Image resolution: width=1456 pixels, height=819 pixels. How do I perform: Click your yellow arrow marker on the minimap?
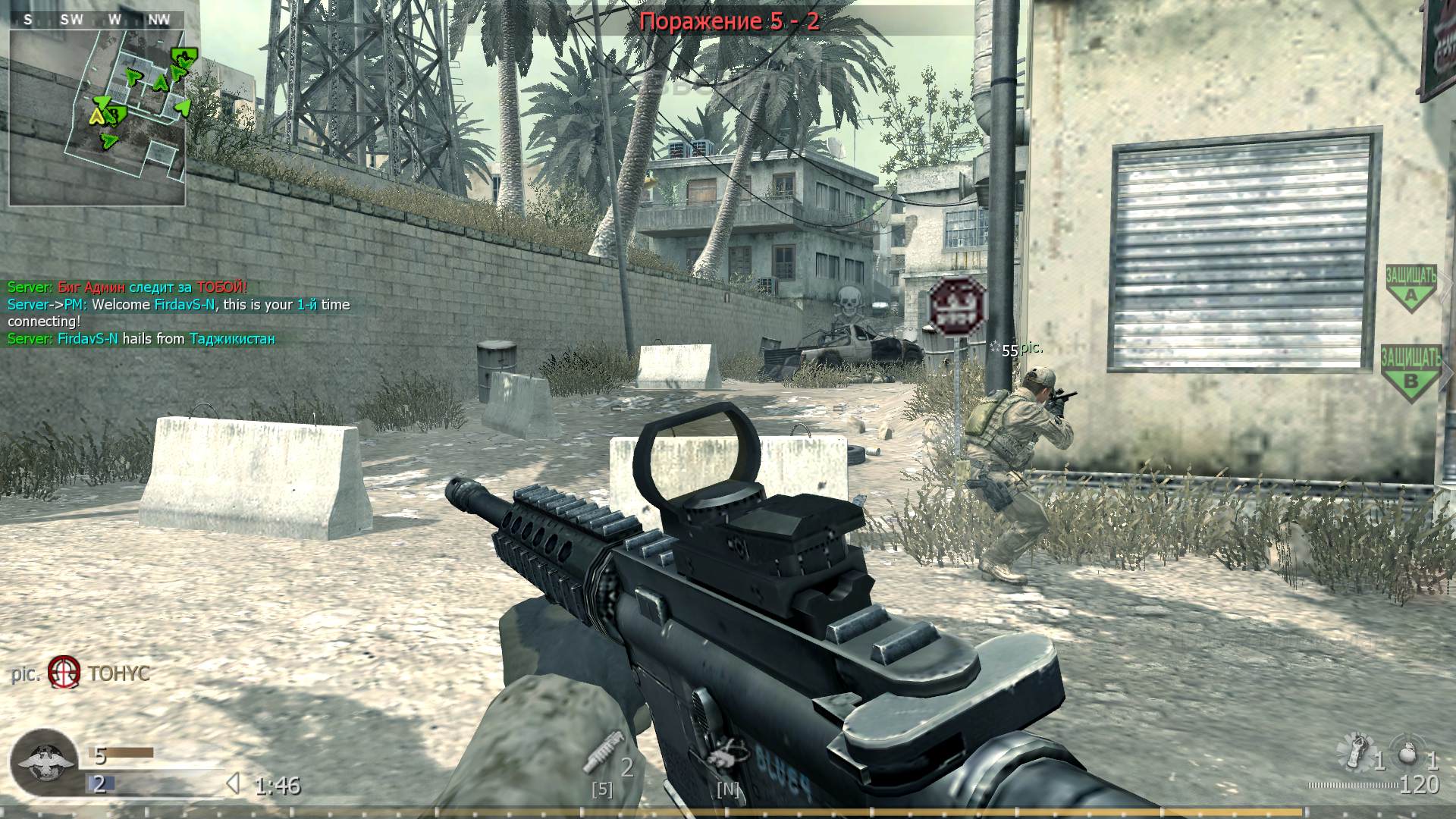[96, 118]
